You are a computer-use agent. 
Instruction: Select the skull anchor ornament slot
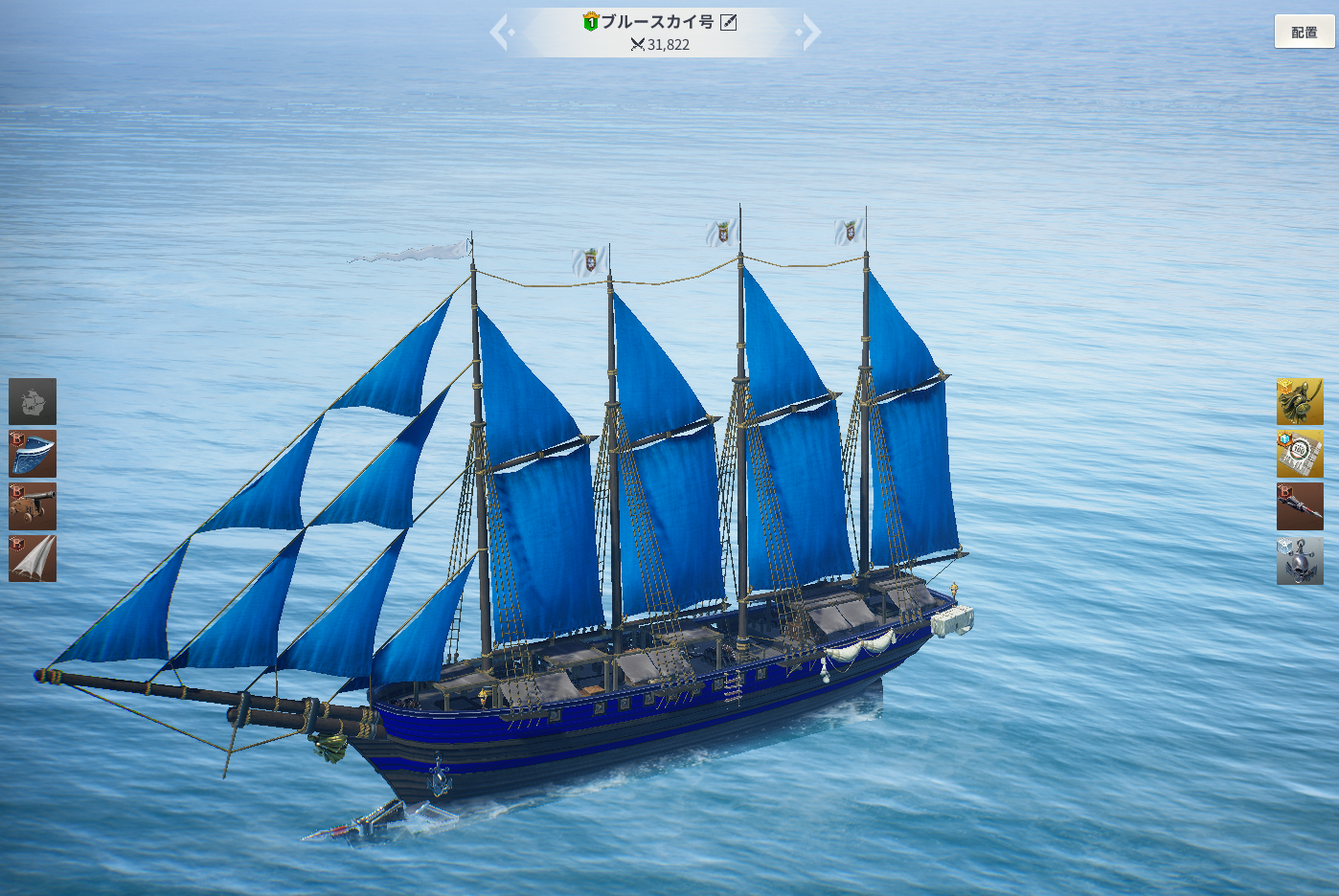(1300, 560)
